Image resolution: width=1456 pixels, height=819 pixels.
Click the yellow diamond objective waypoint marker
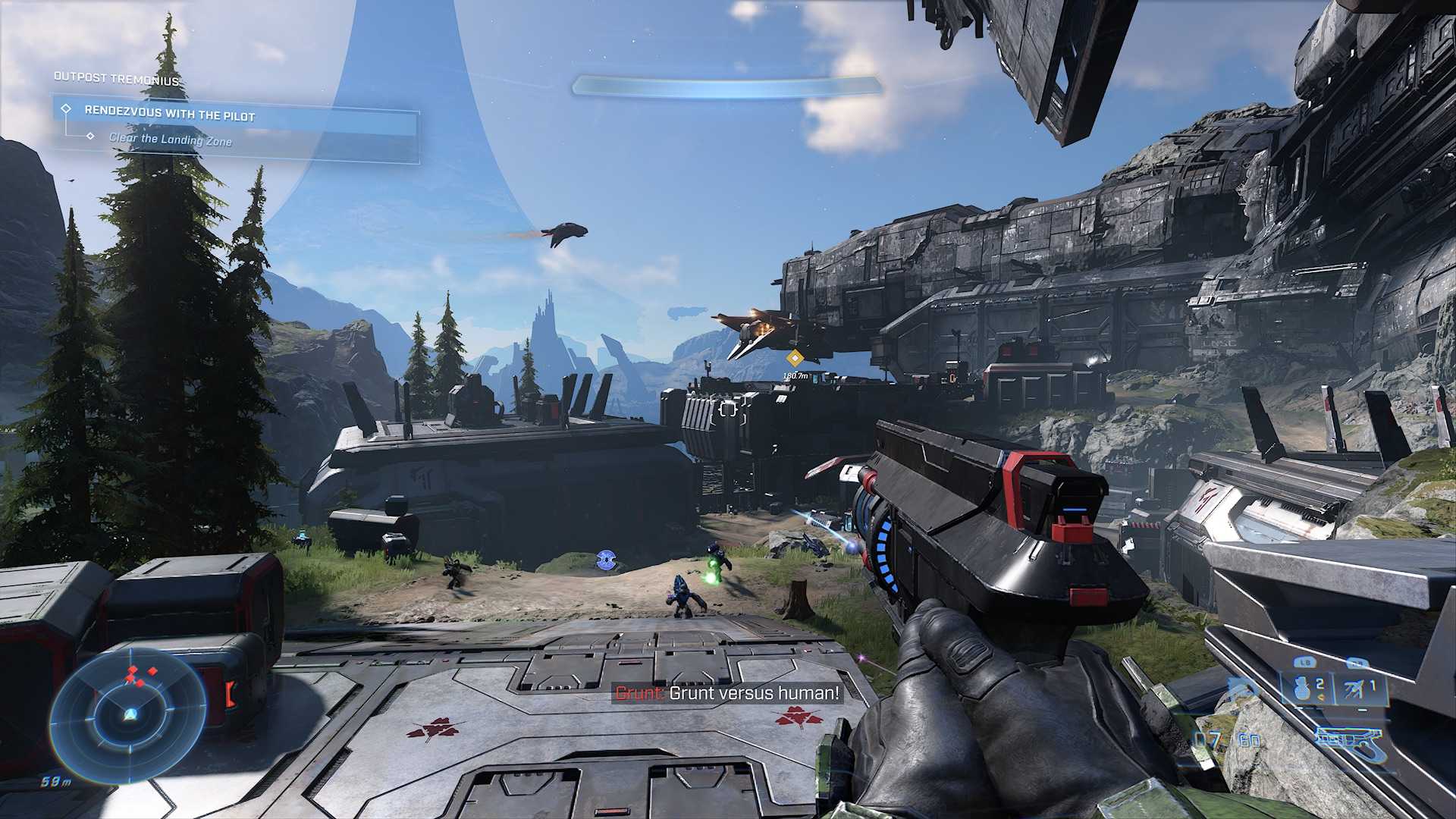point(795,358)
